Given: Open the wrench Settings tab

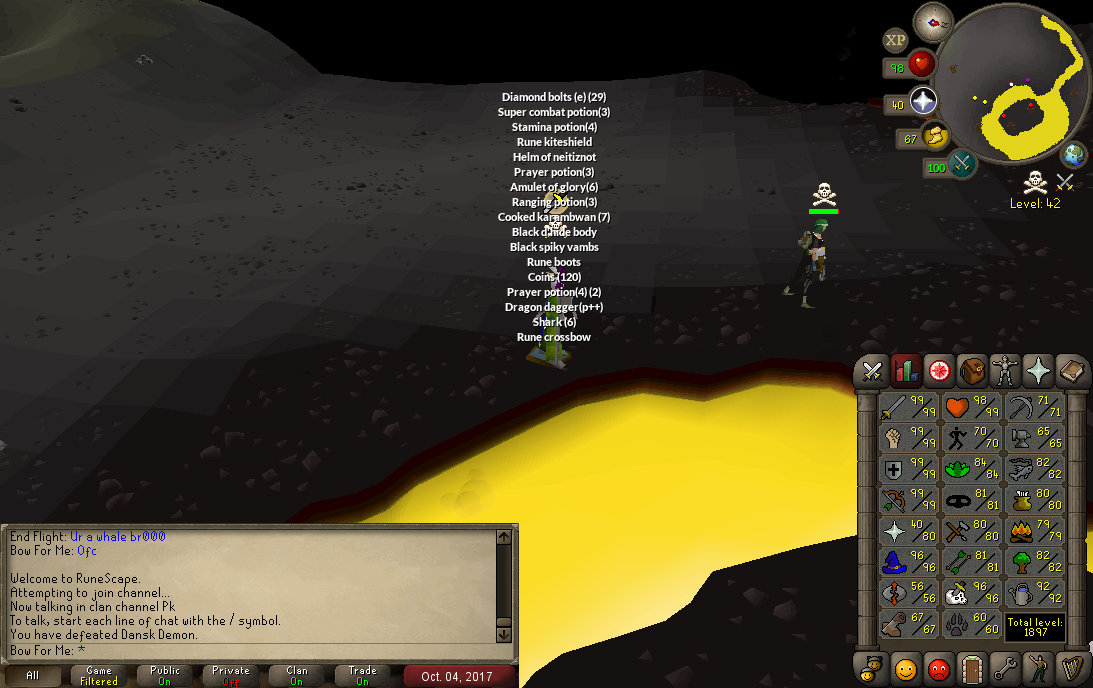Looking at the screenshot, I should point(1005,667).
